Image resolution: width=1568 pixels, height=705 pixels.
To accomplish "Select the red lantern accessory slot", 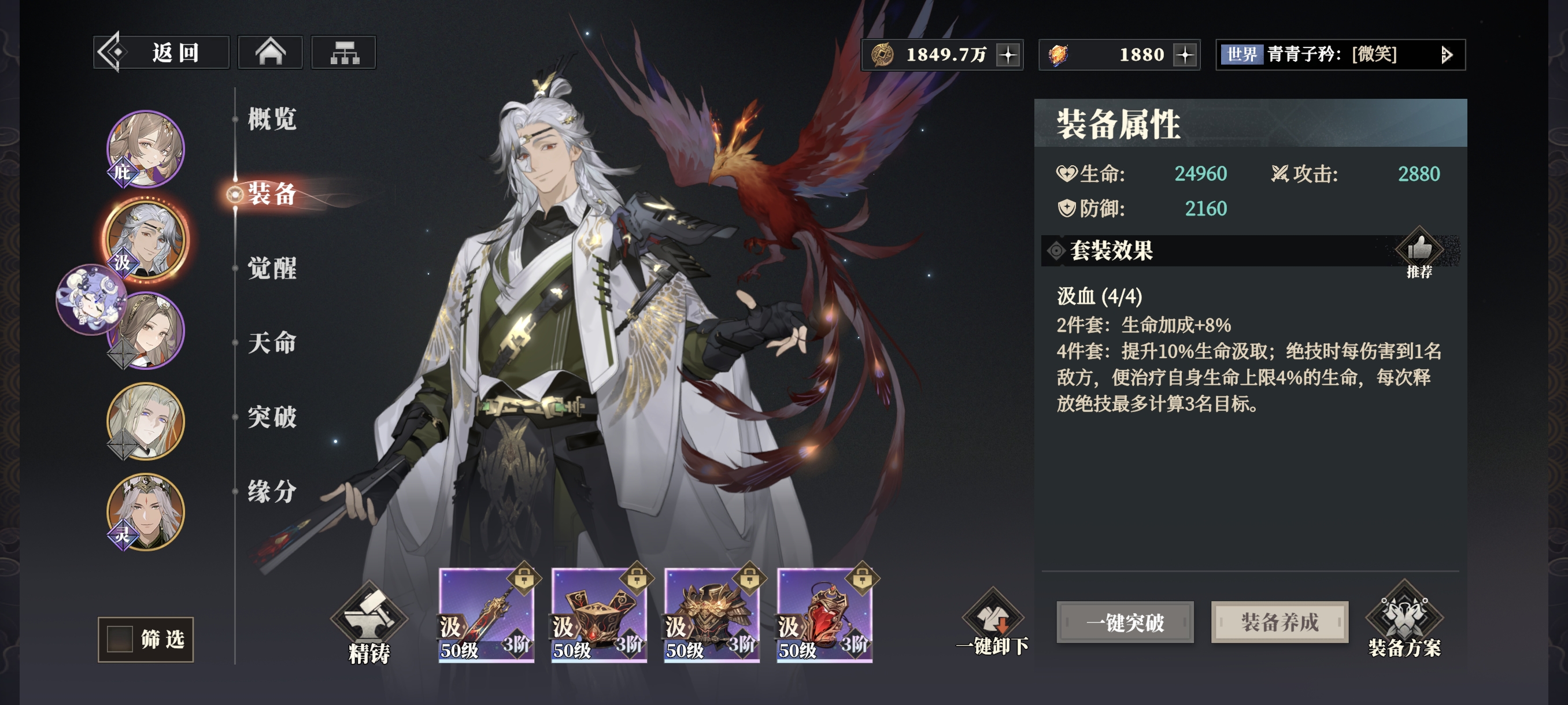I will (x=824, y=614).
